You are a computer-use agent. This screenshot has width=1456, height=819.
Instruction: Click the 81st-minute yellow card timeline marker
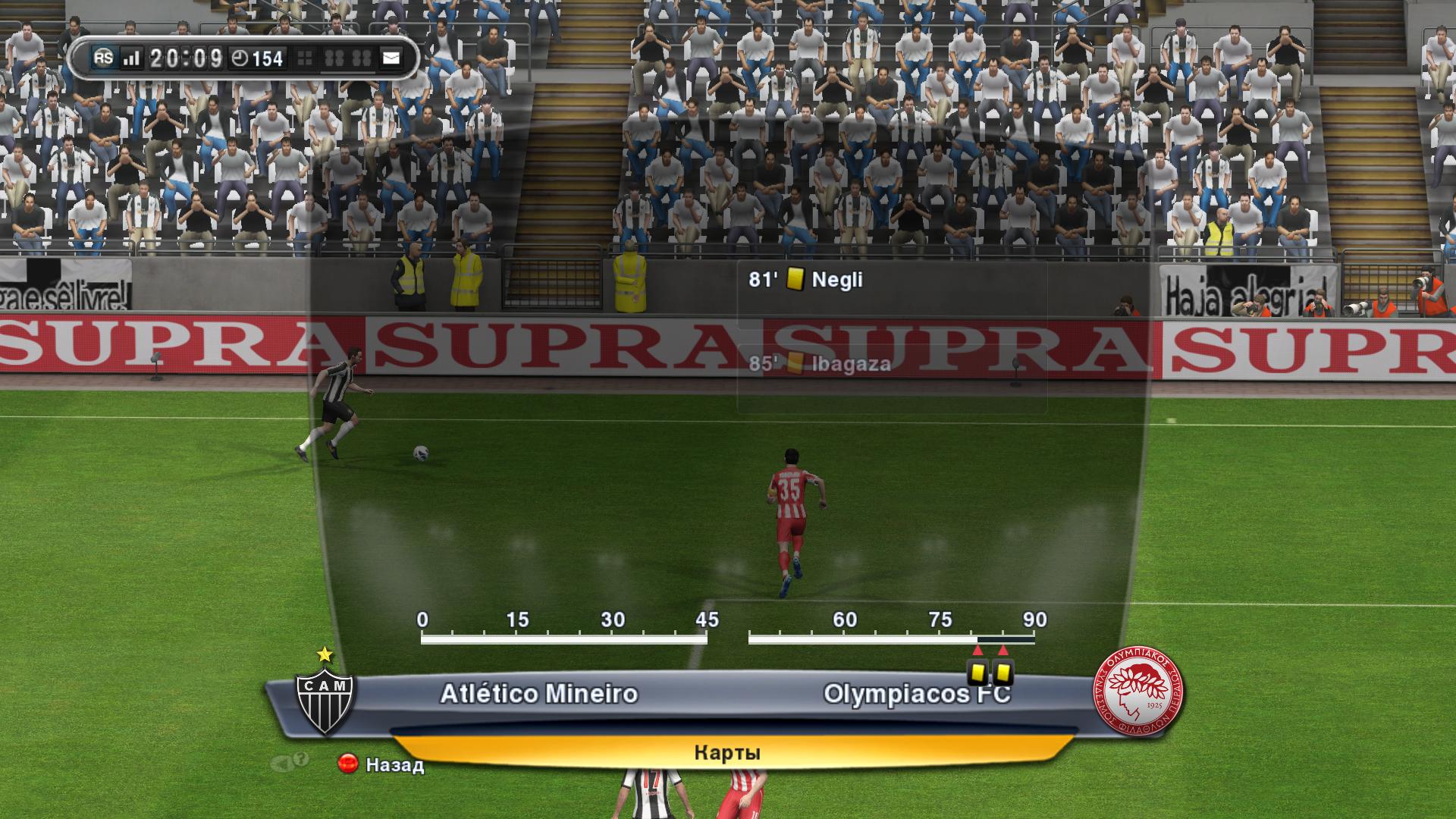[x=977, y=671]
